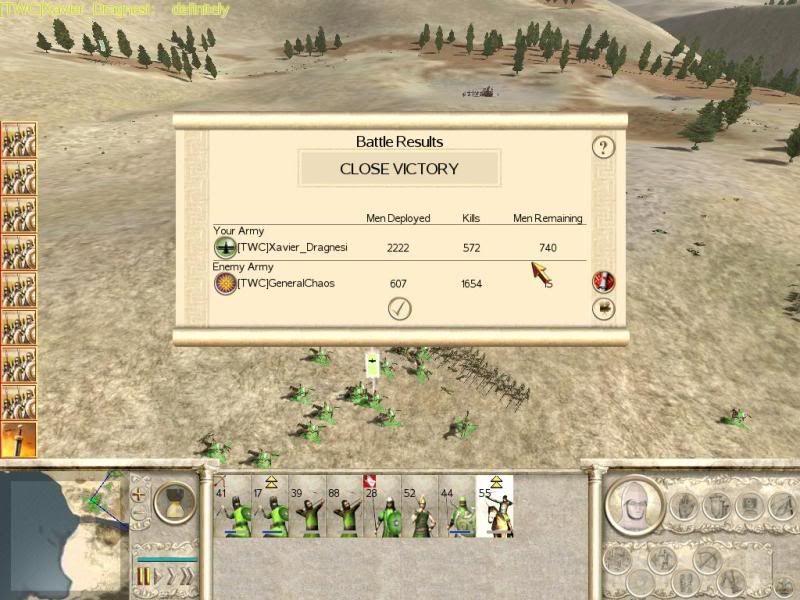Viewport: 800px width, 600px height.
Task: Select the highlighted unit card with 55 men
Action: 494,507
